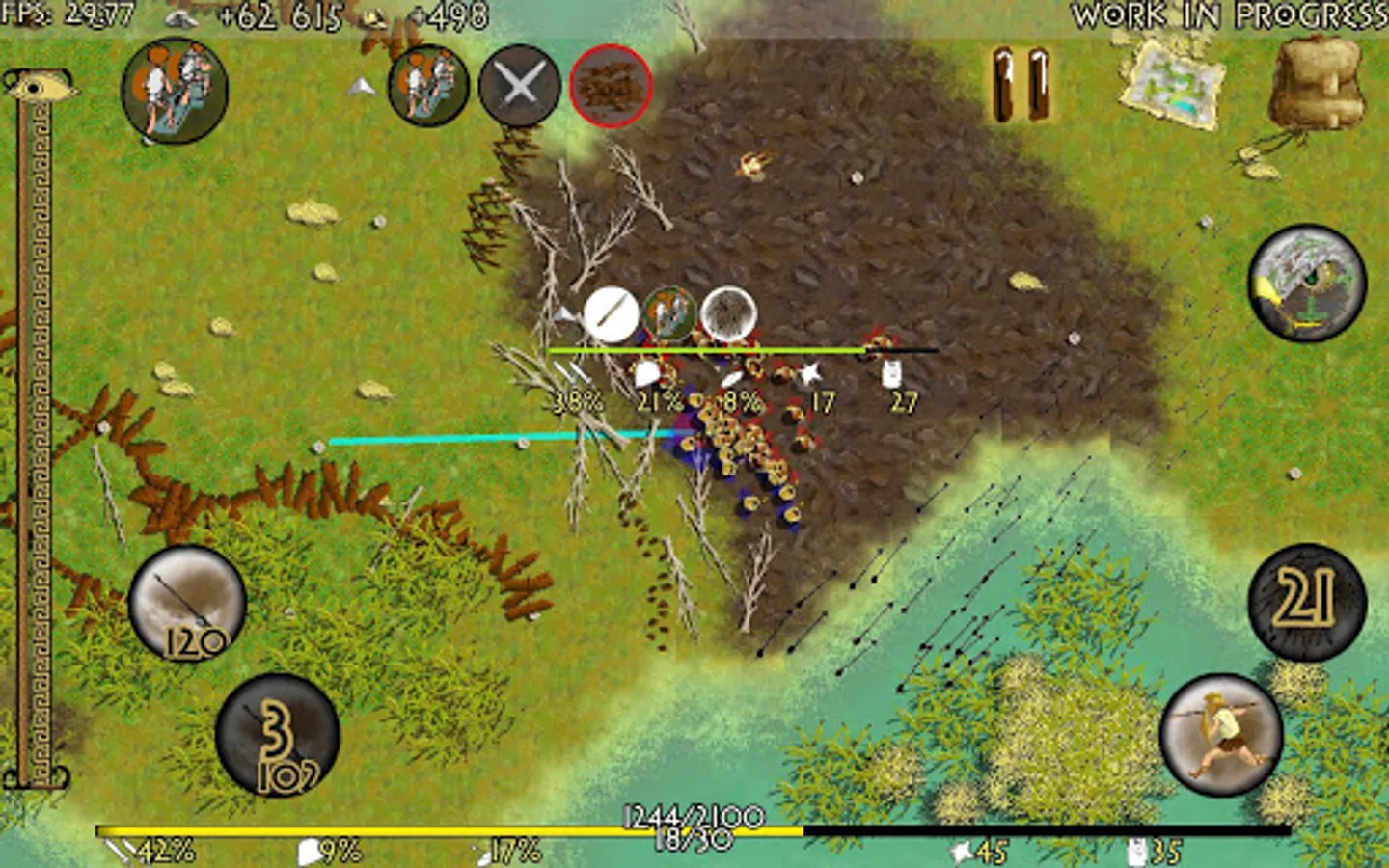The image size is (1389, 868).
Task: Select the unit banner between sword and drum emblems
Action: coord(670,313)
